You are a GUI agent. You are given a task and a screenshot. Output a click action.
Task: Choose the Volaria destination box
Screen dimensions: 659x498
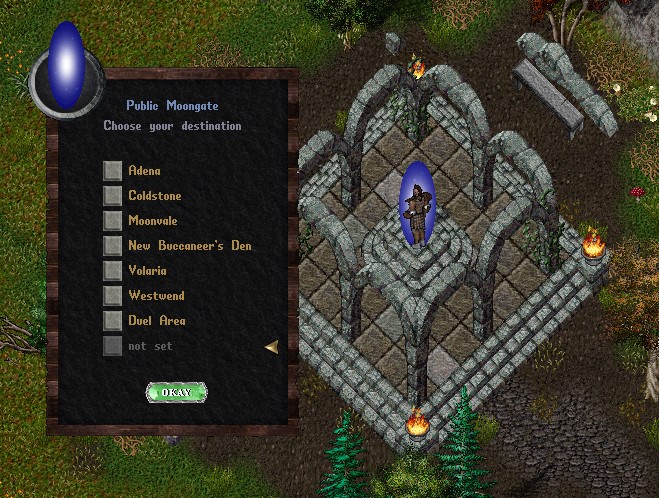113,271
